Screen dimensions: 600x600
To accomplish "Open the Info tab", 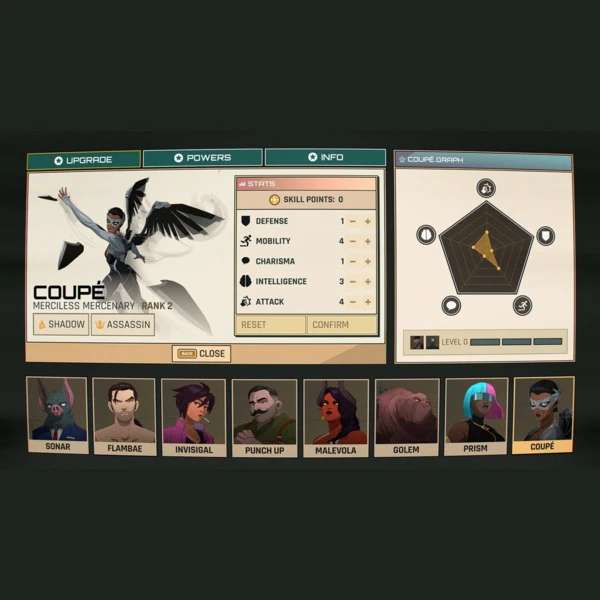I will point(325,157).
